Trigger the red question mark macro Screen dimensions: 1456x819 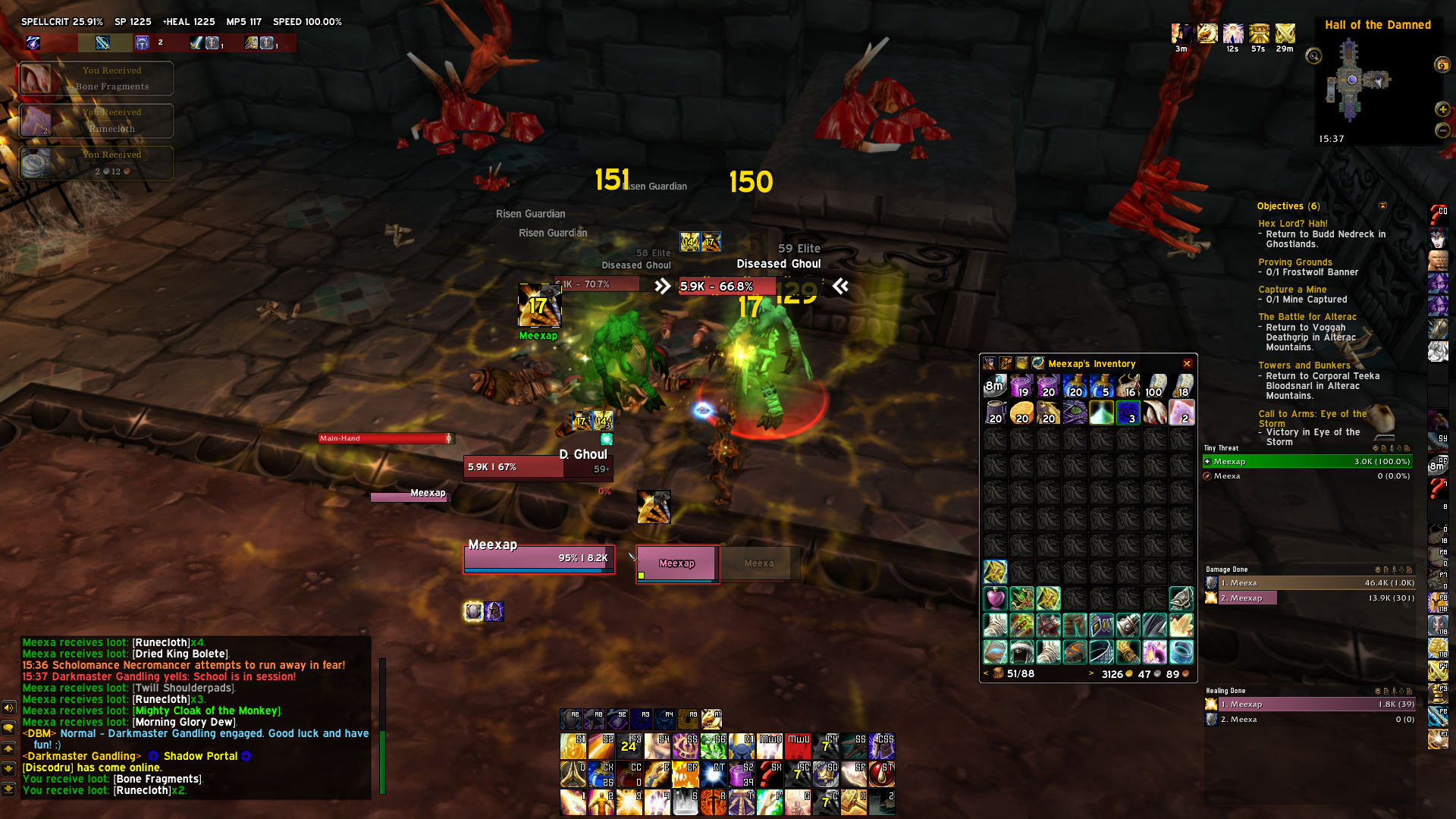[769, 773]
